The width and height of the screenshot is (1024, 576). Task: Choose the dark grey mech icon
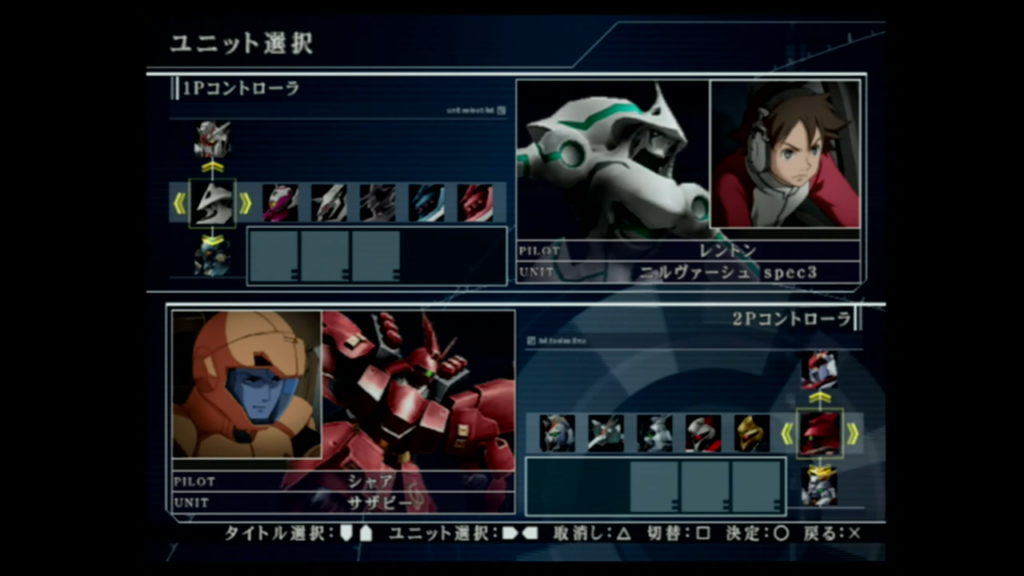378,203
